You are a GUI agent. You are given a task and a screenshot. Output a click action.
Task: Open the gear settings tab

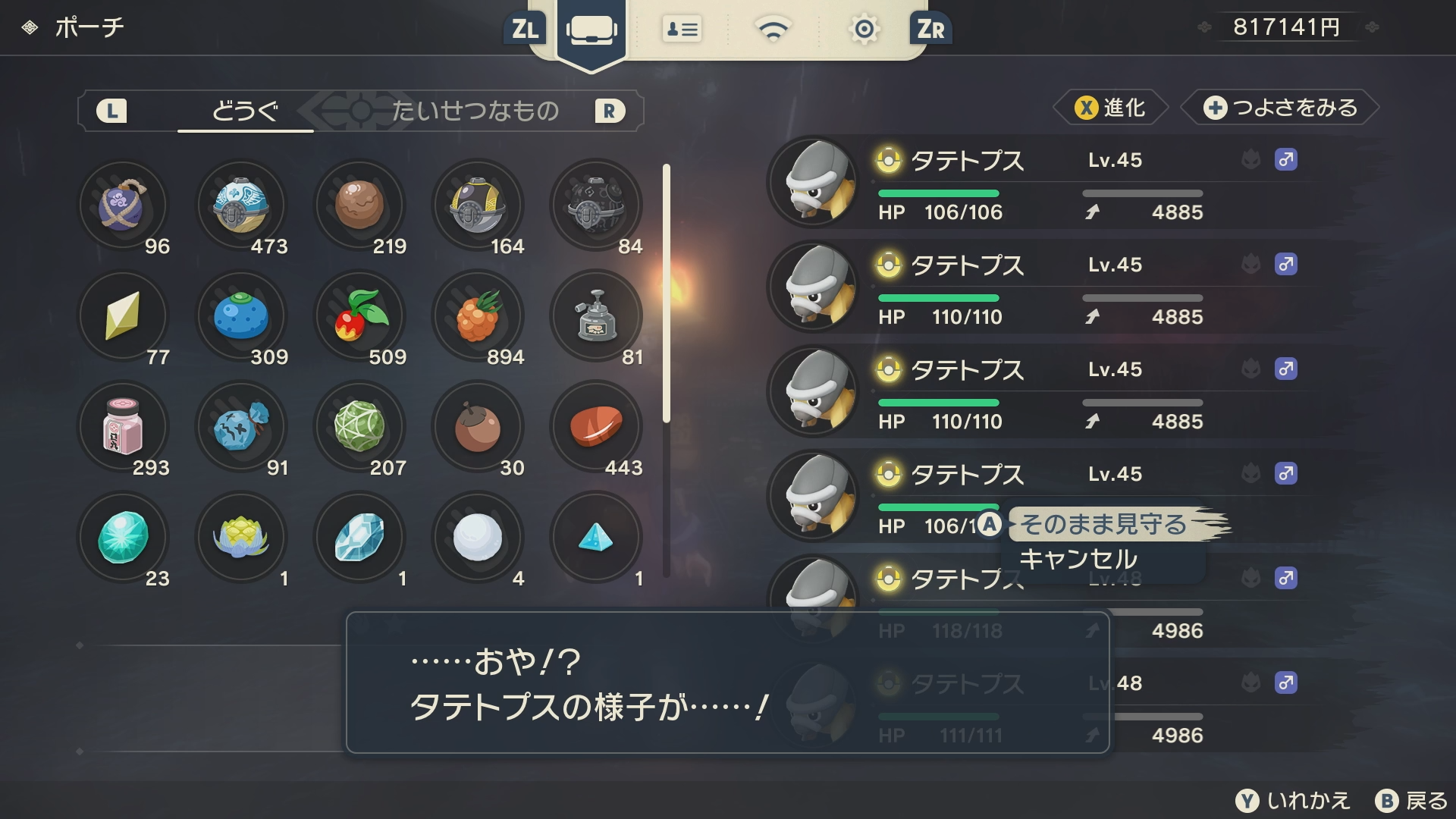(x=864, y=30)
